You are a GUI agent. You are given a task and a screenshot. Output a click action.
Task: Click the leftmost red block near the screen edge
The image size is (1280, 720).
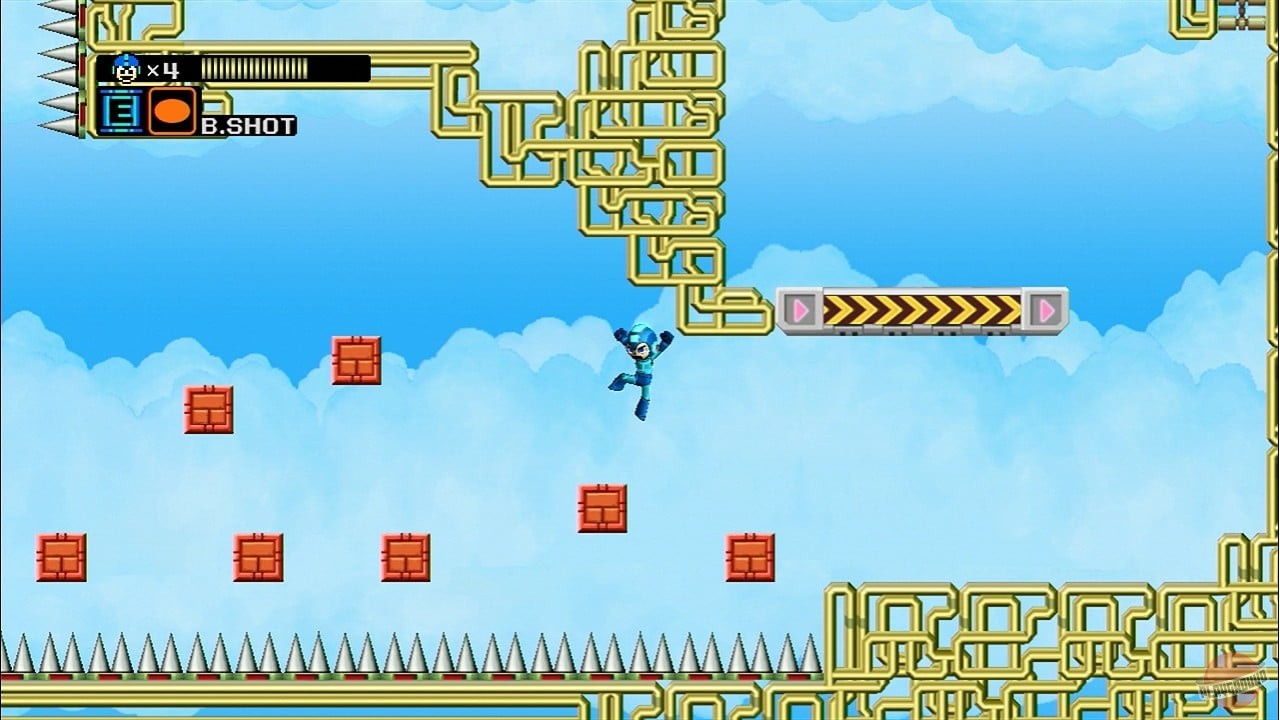pos(59,557)
